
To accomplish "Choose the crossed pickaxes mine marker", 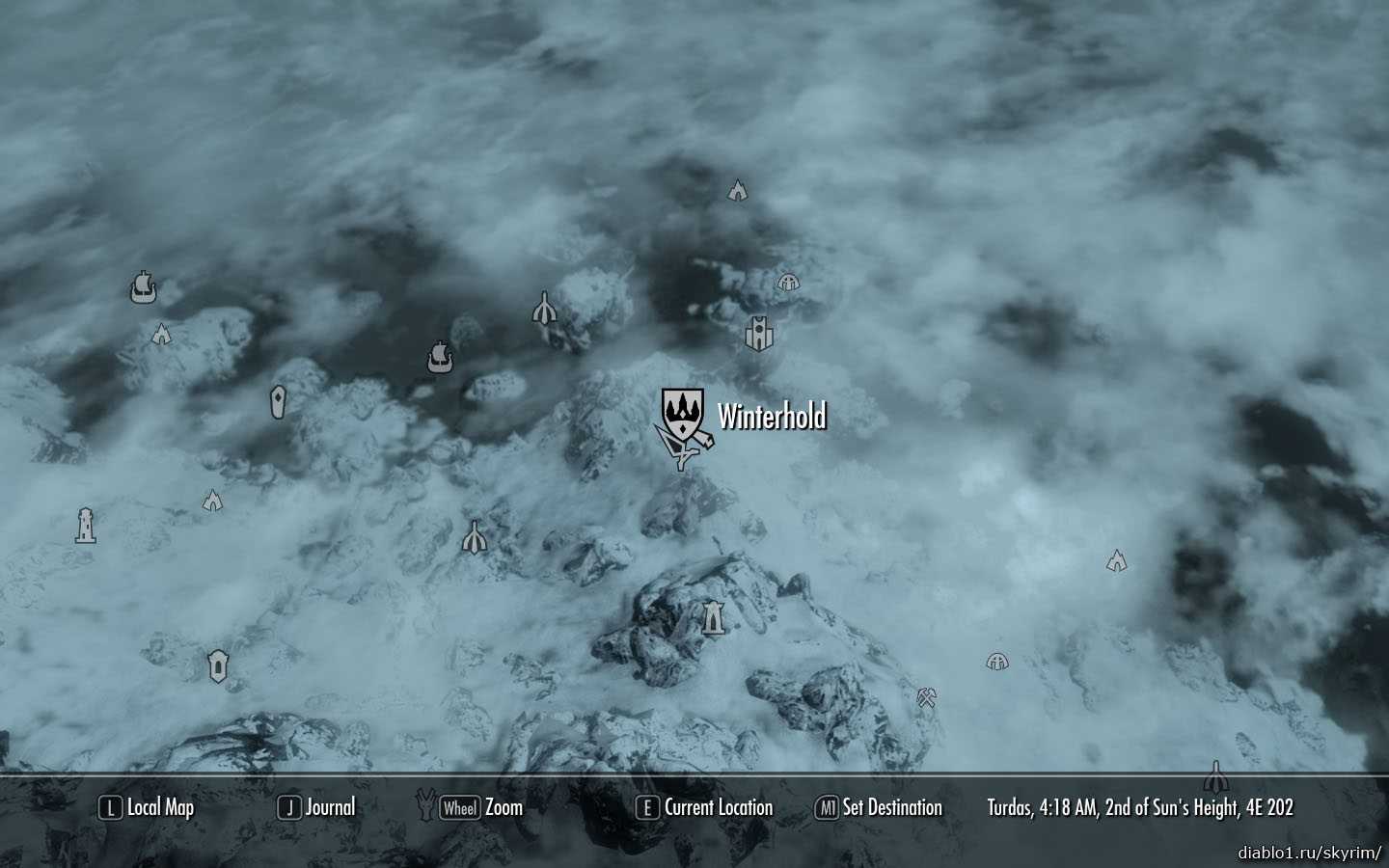I will click(927, 697).
